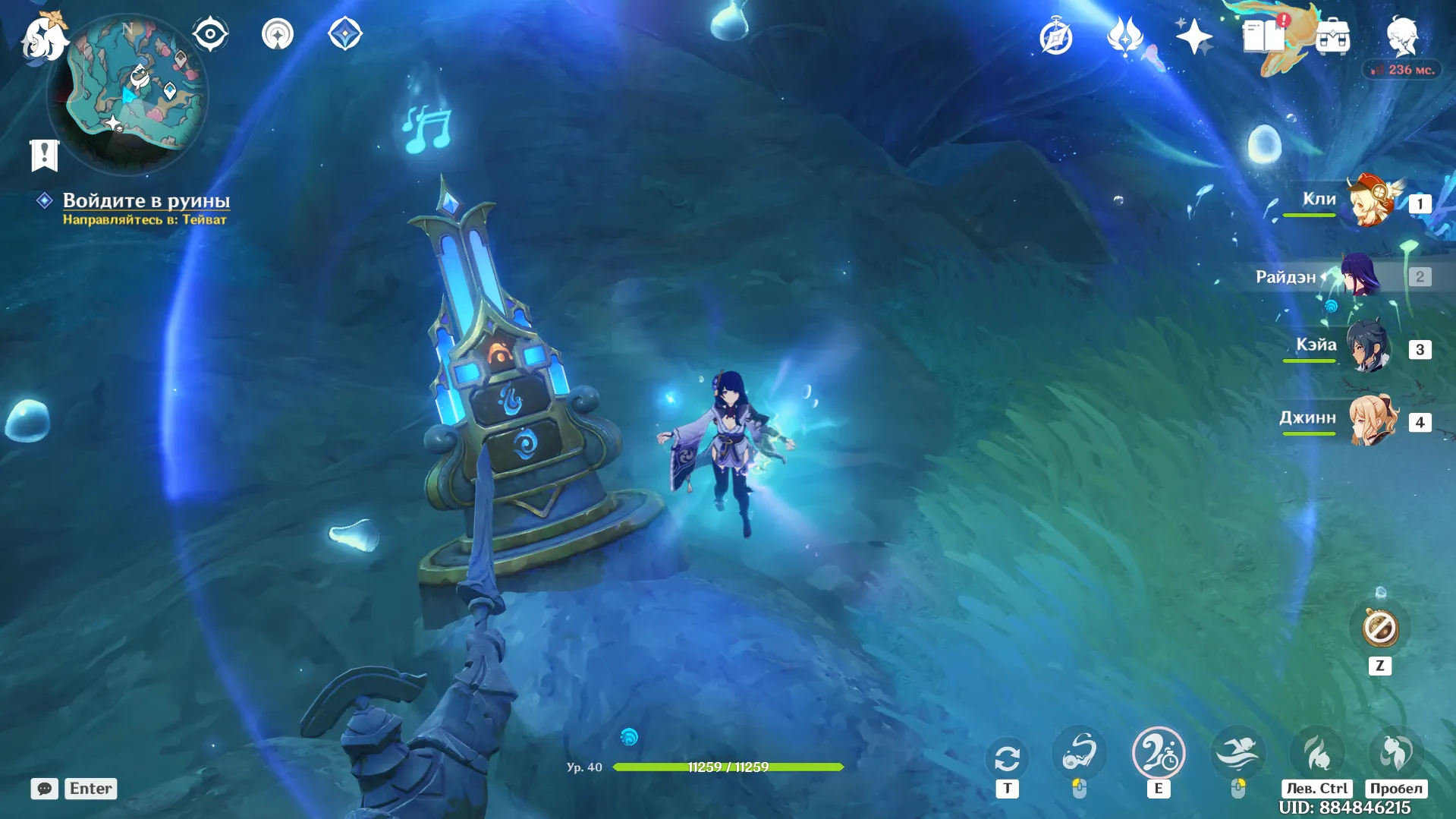Click the swap arrows icon
The height and width of the screenshot is (819, 1456).
point(1007,758)
